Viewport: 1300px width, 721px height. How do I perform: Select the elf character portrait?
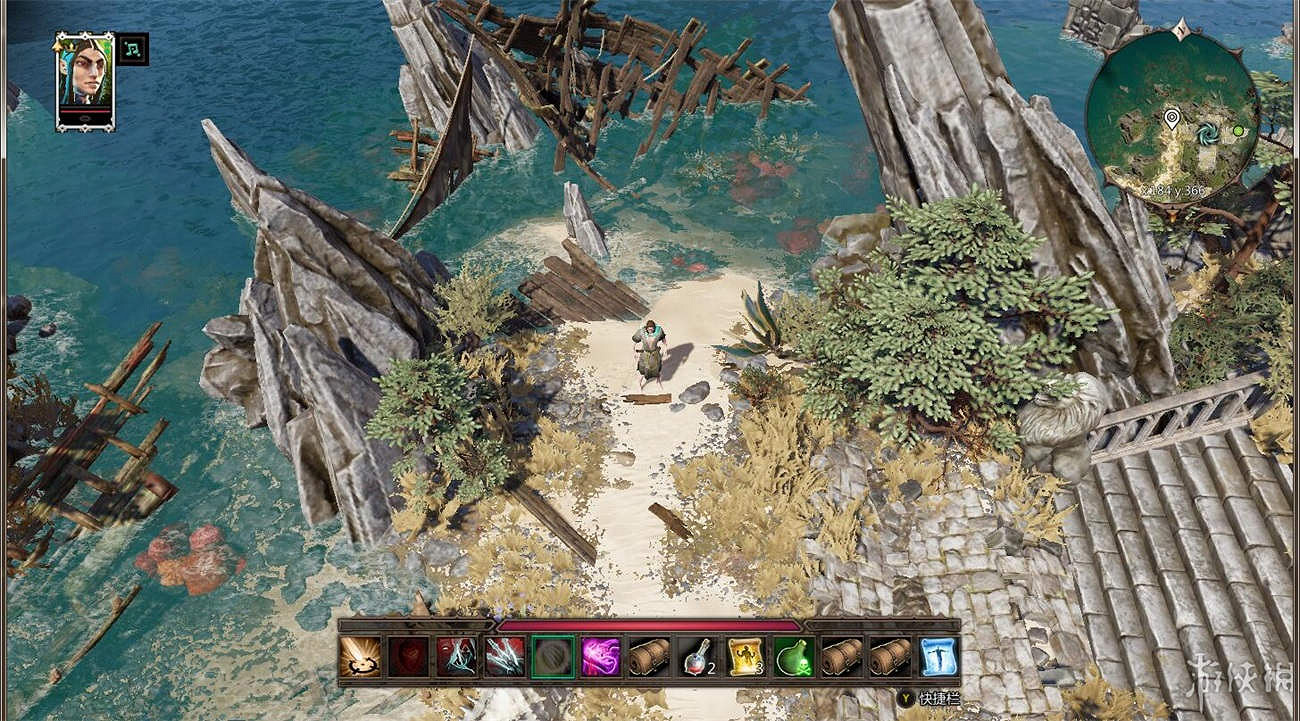click(x=85, y=81)
